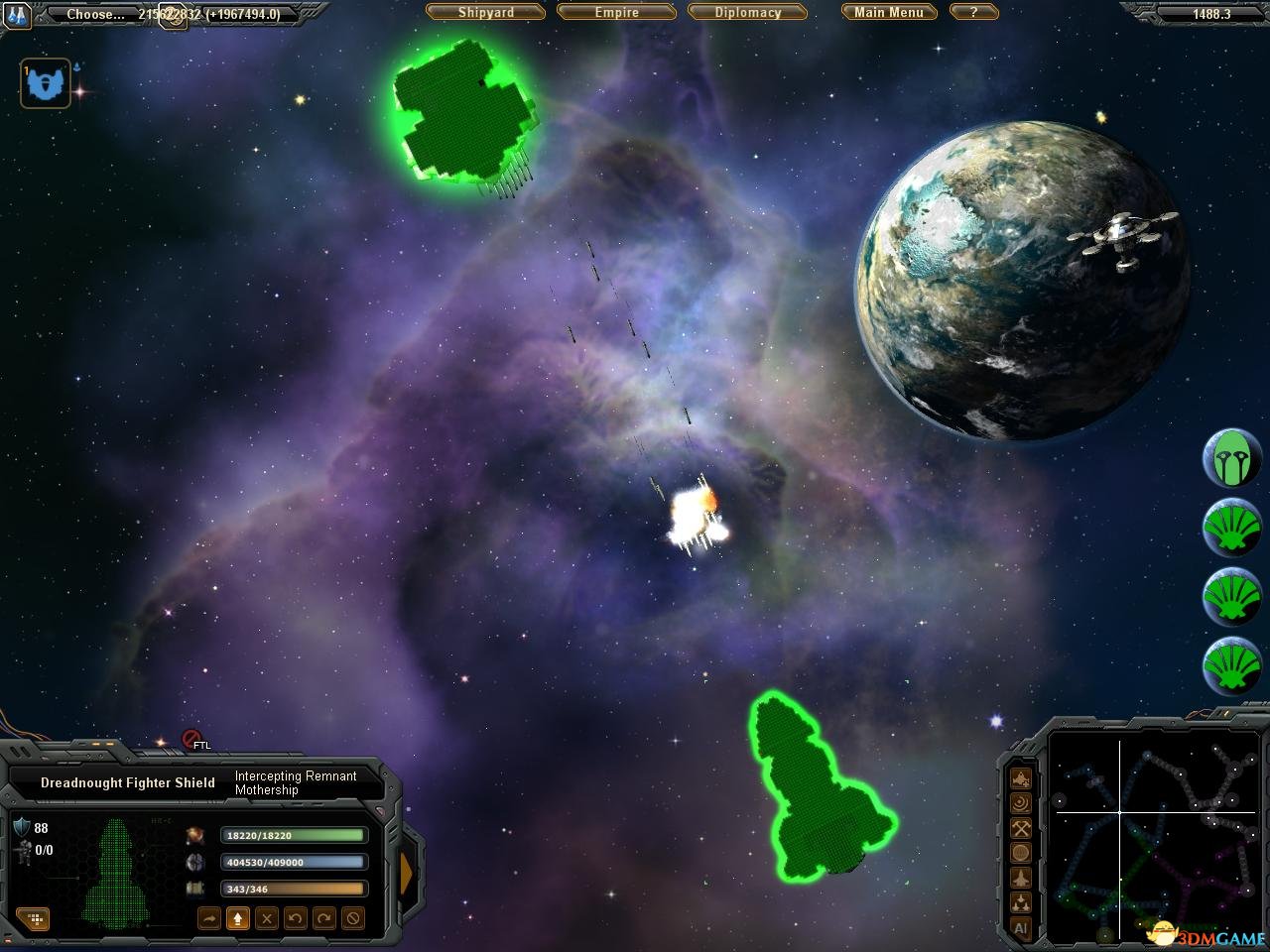Viewport: 1270px width, 952px height.
Task: Choose a research topic in the top bar
Action: (x=96, y=14)
